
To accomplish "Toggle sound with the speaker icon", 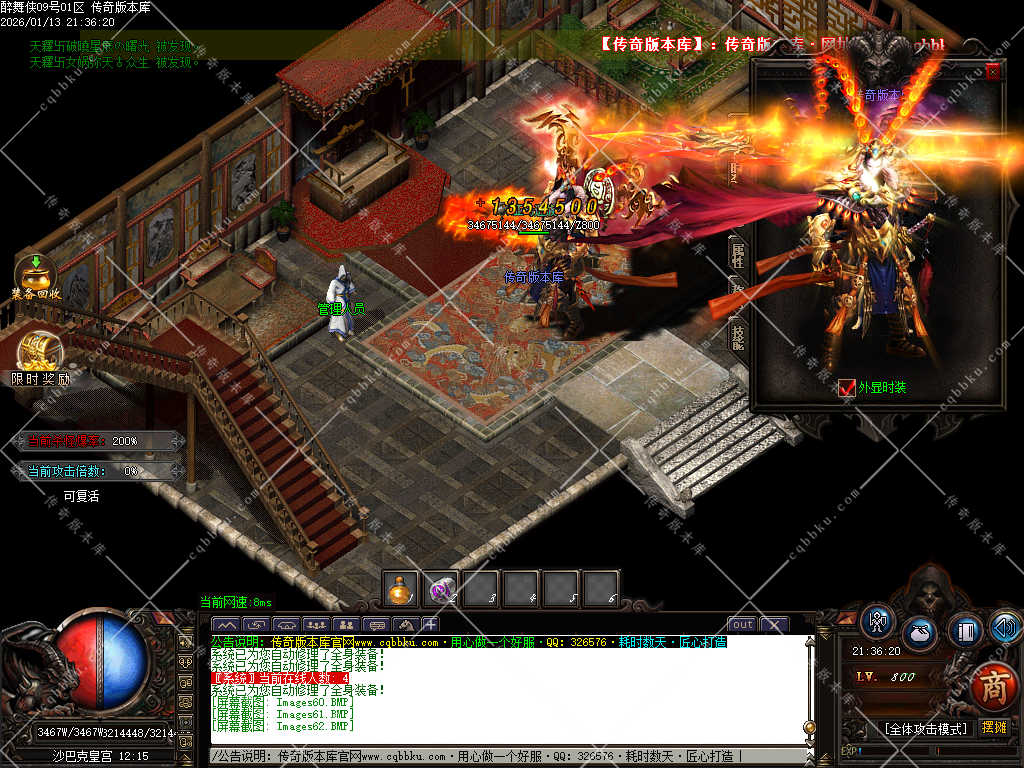I will point(1005,627).
